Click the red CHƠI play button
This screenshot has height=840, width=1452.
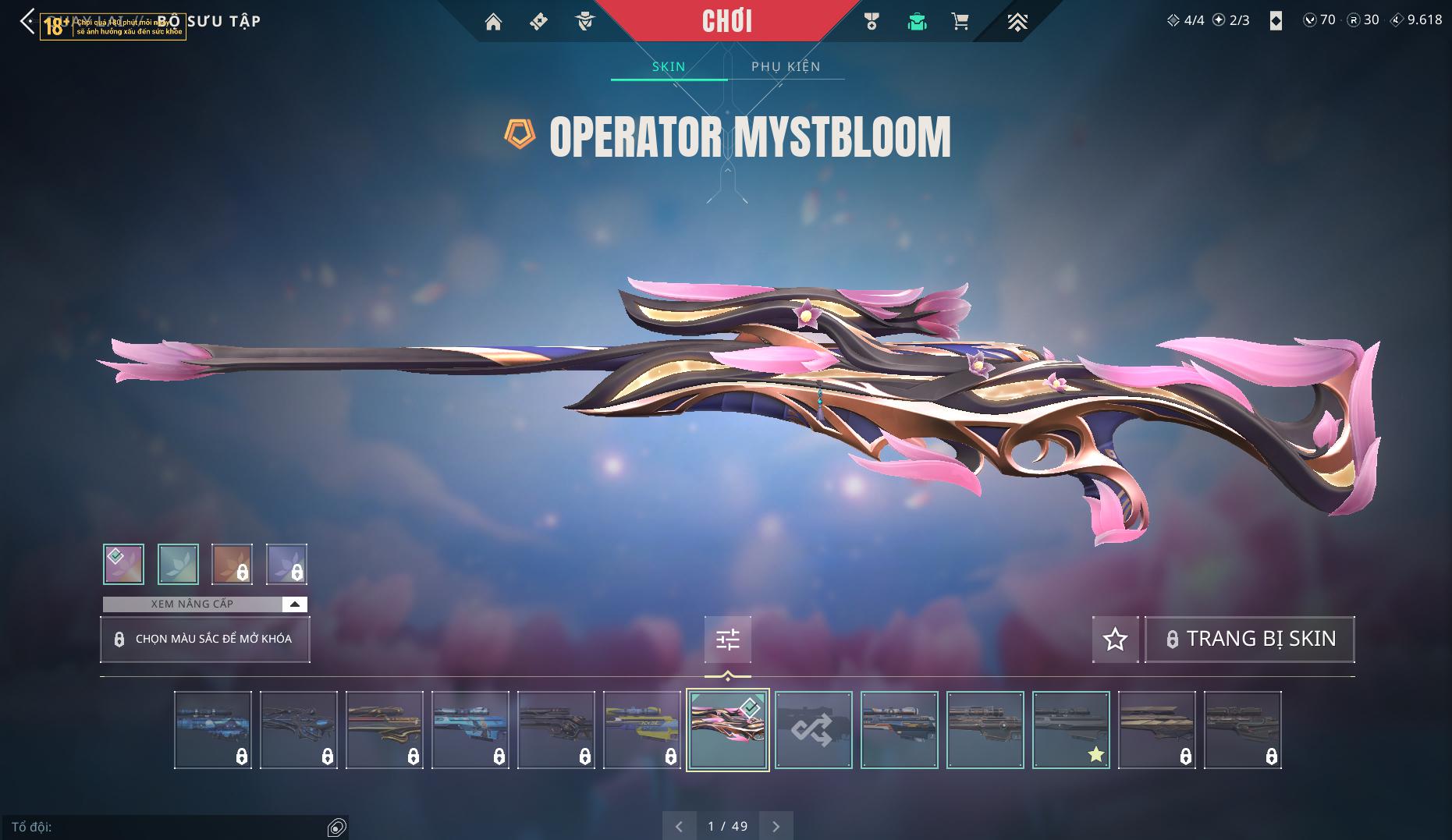(x=726, y=21)
